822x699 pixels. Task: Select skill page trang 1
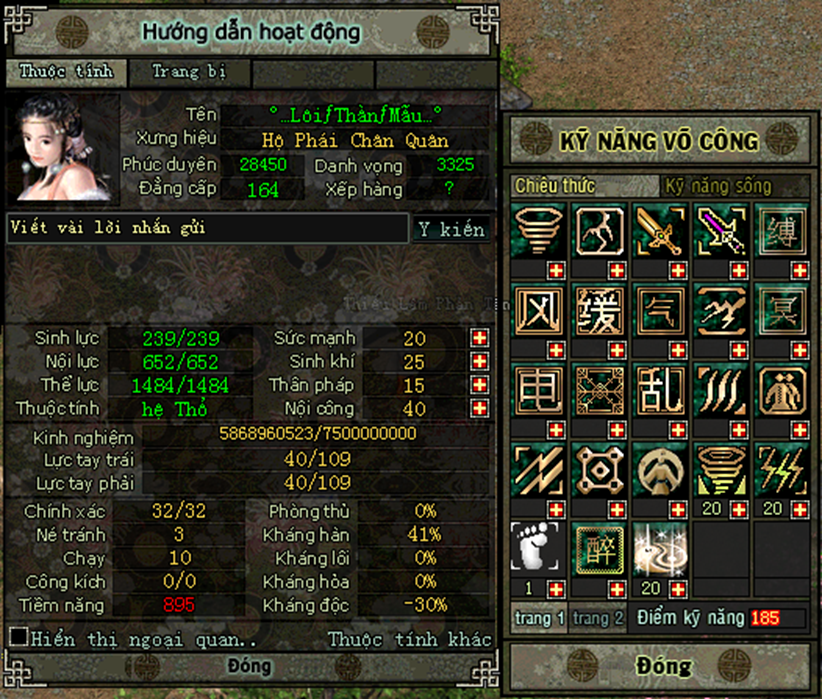[x=540, y=618]
